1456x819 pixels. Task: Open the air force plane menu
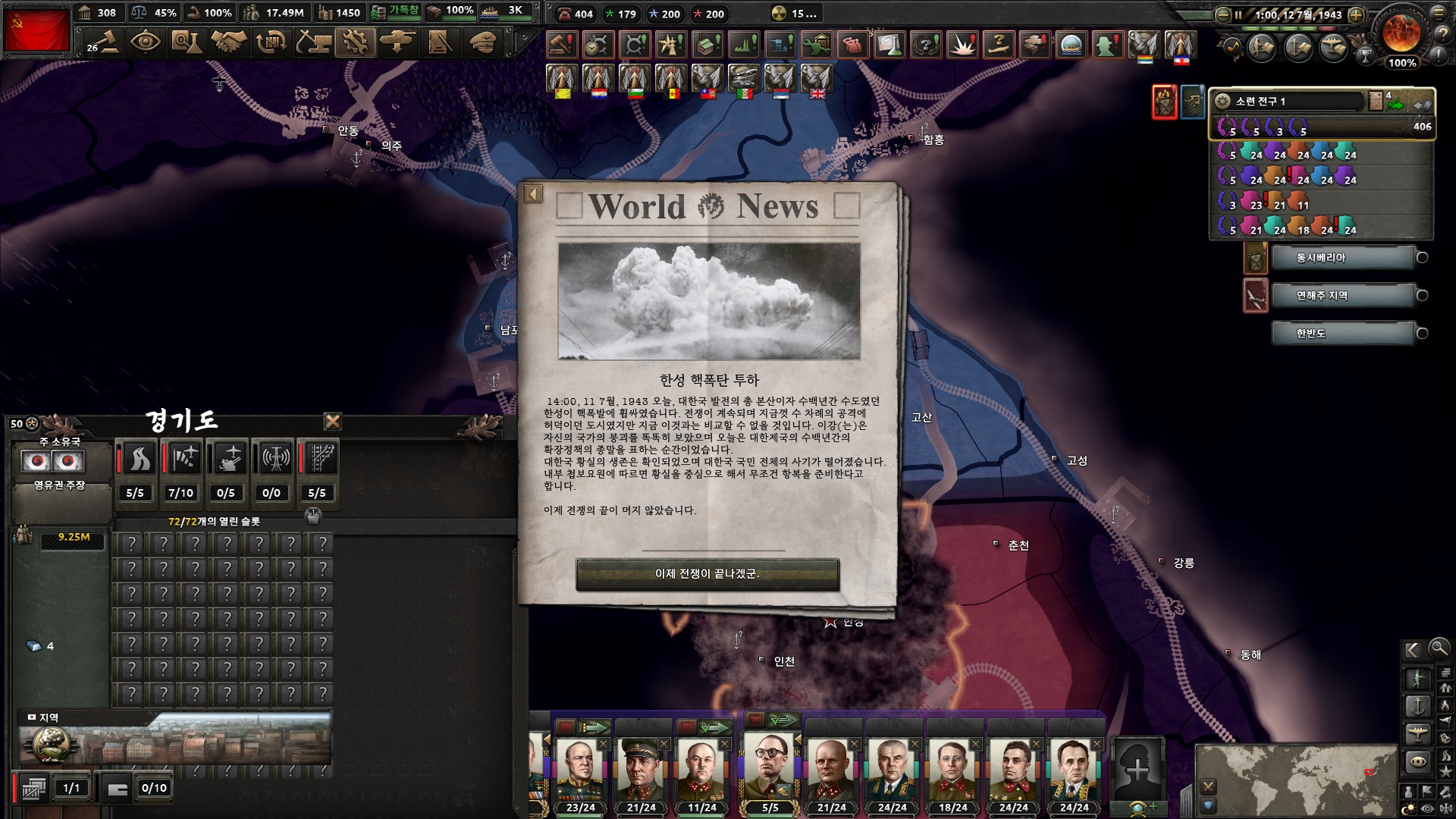[x=397, y=42]
